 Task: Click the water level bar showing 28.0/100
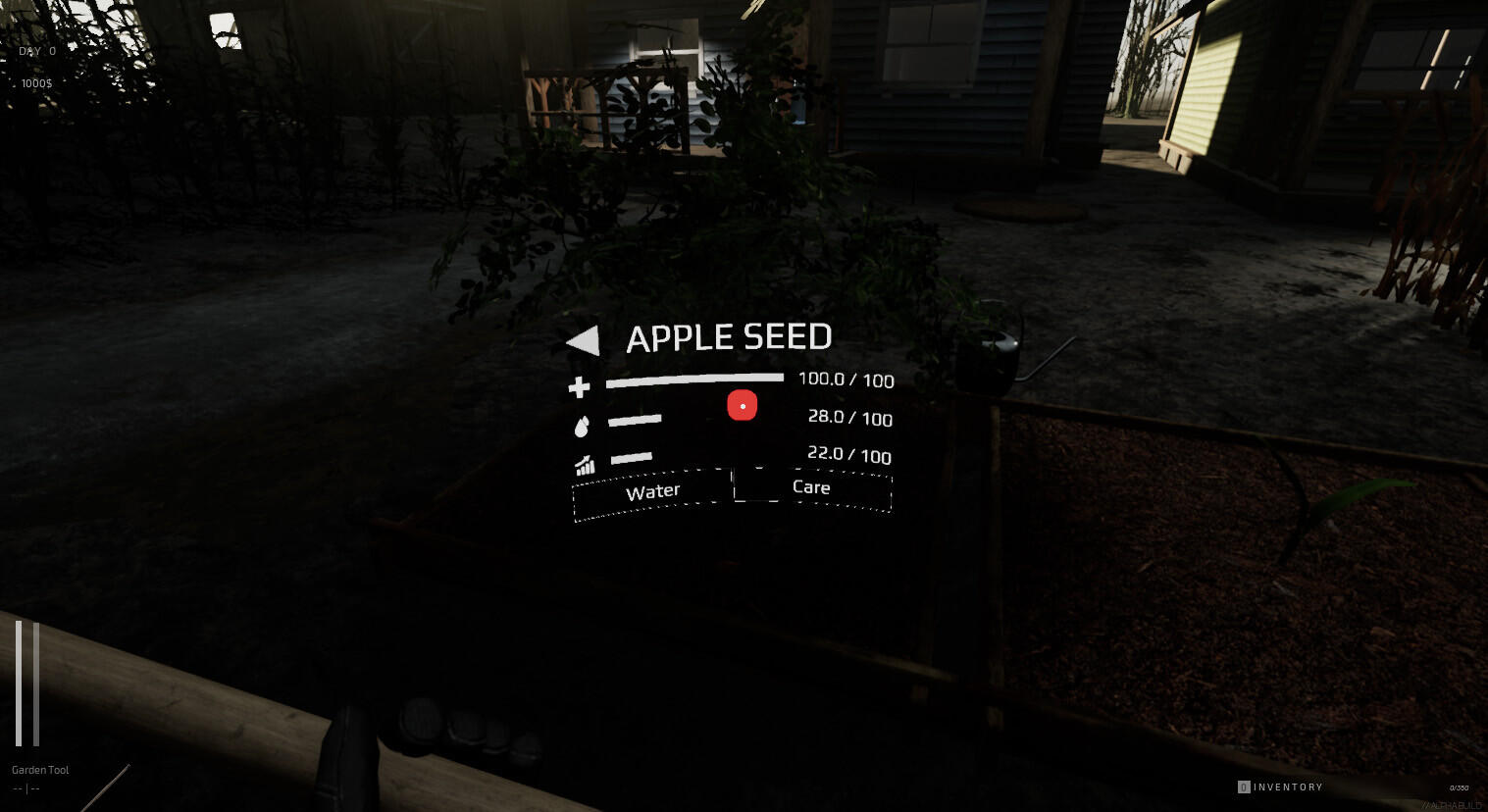(x=636, y=419)
